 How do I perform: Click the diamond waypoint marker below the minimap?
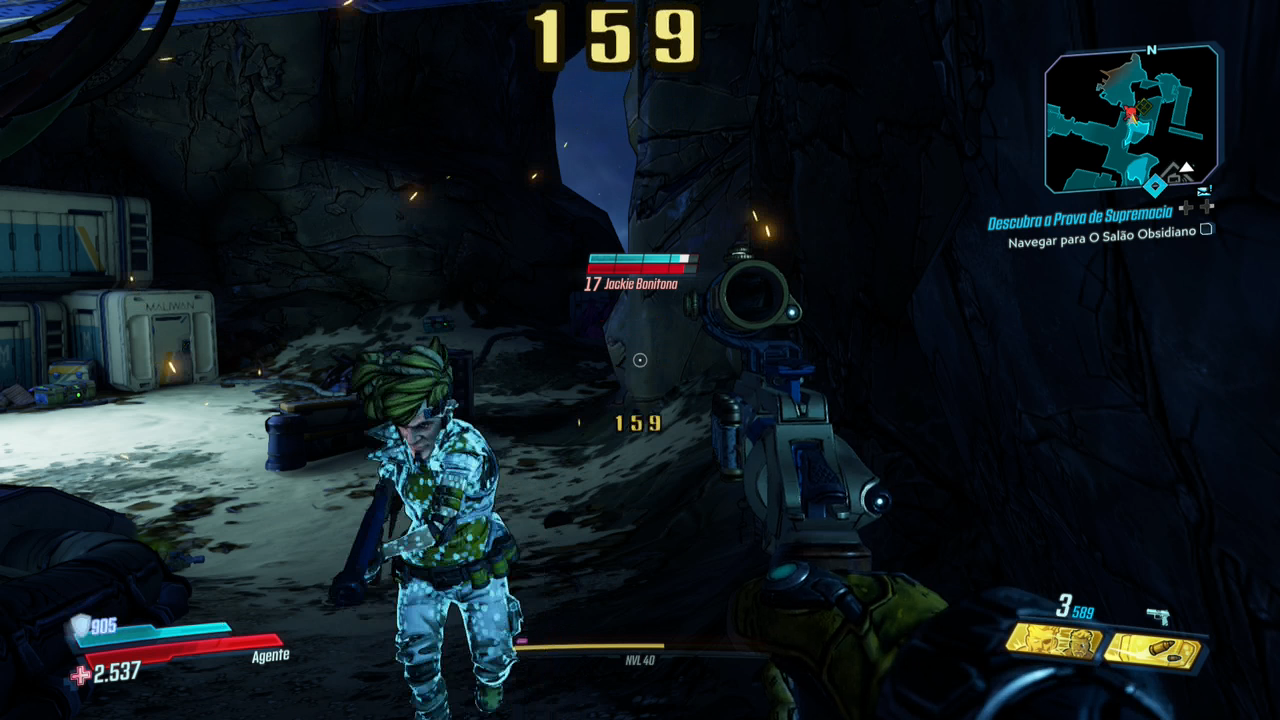pos(1155,185)
